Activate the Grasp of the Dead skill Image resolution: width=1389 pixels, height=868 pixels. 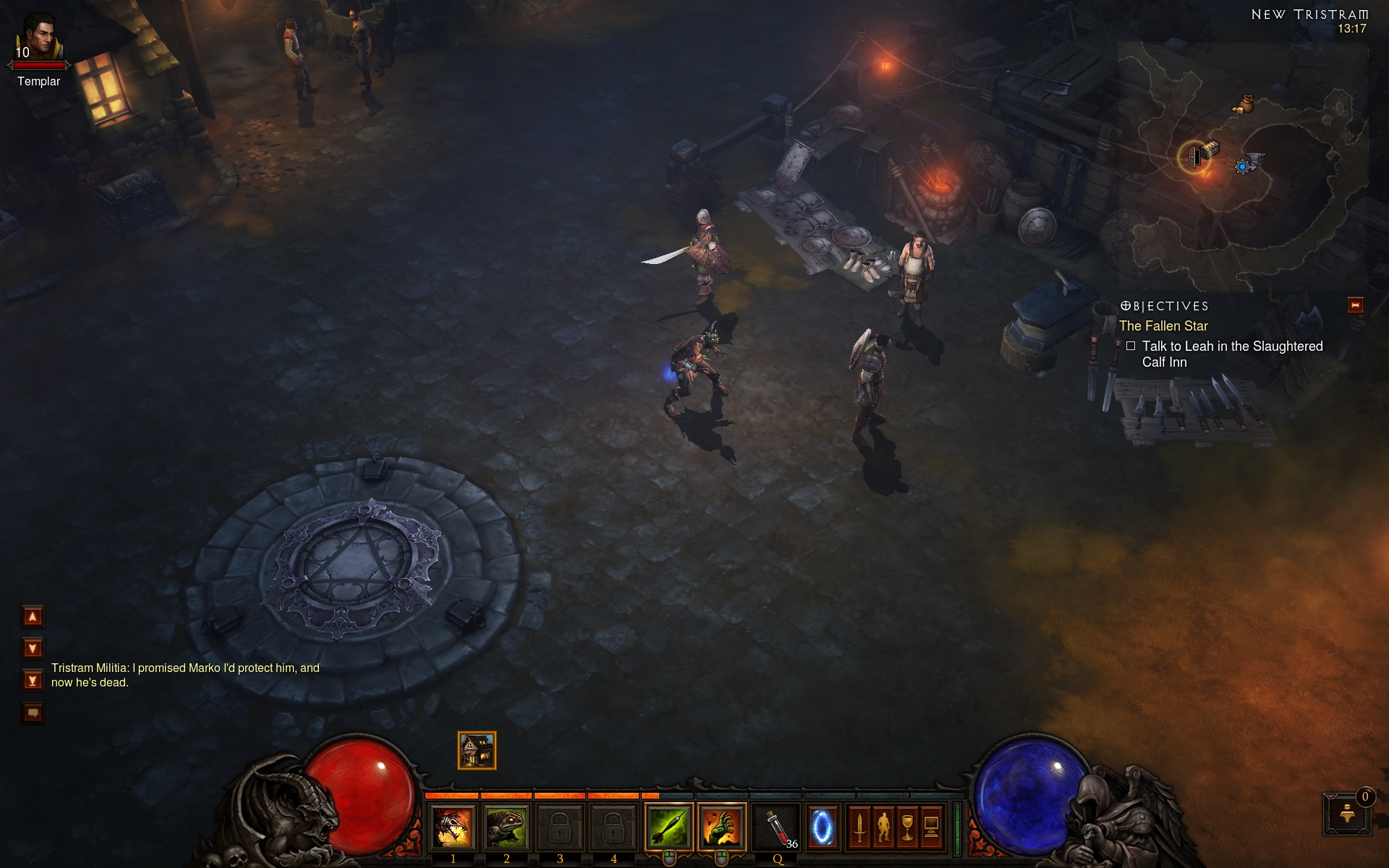point(722,827)
